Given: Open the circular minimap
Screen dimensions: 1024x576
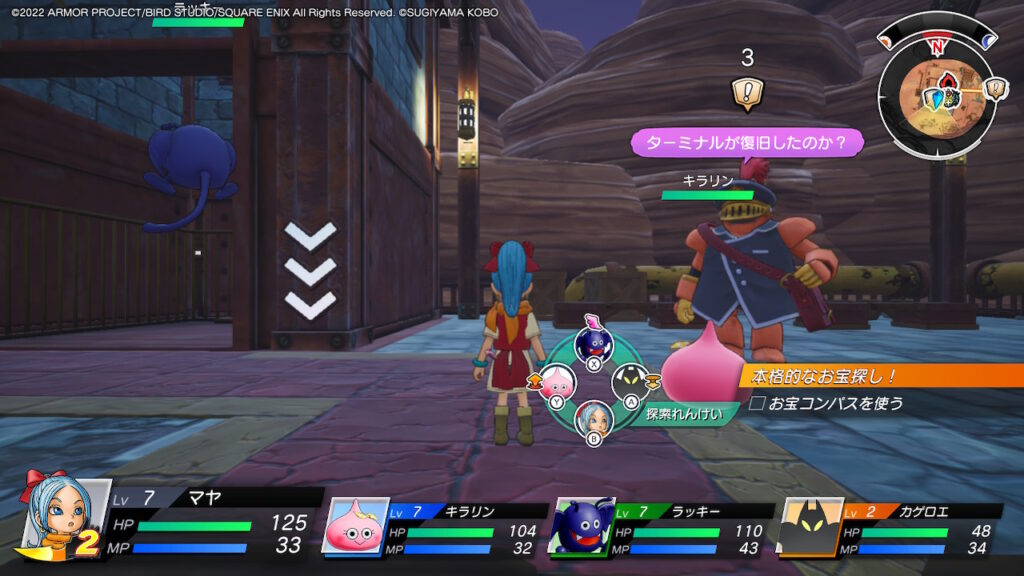Looking at the screenshot, I should point(935,95).
